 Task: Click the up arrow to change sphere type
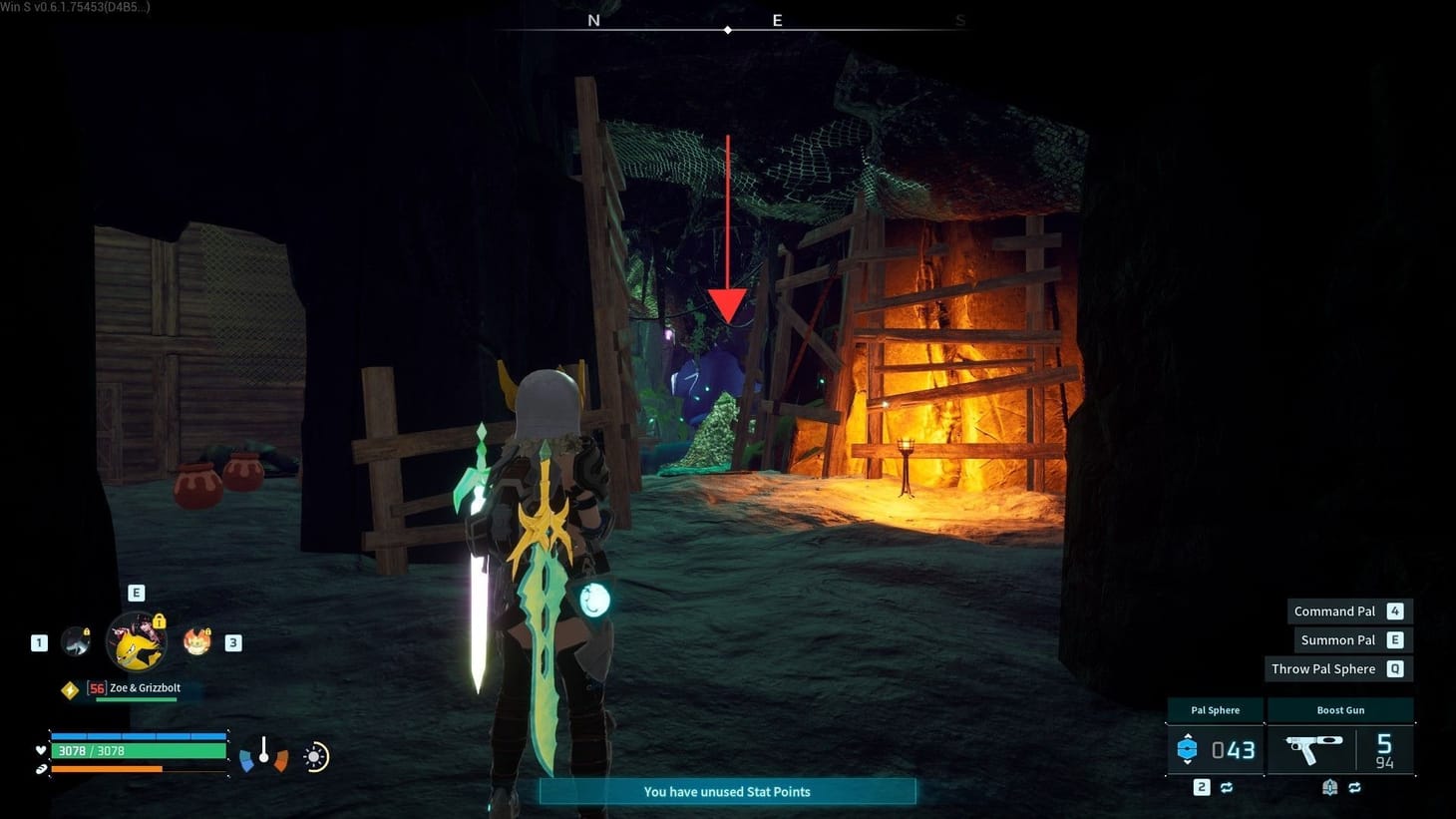(1188, 735)
